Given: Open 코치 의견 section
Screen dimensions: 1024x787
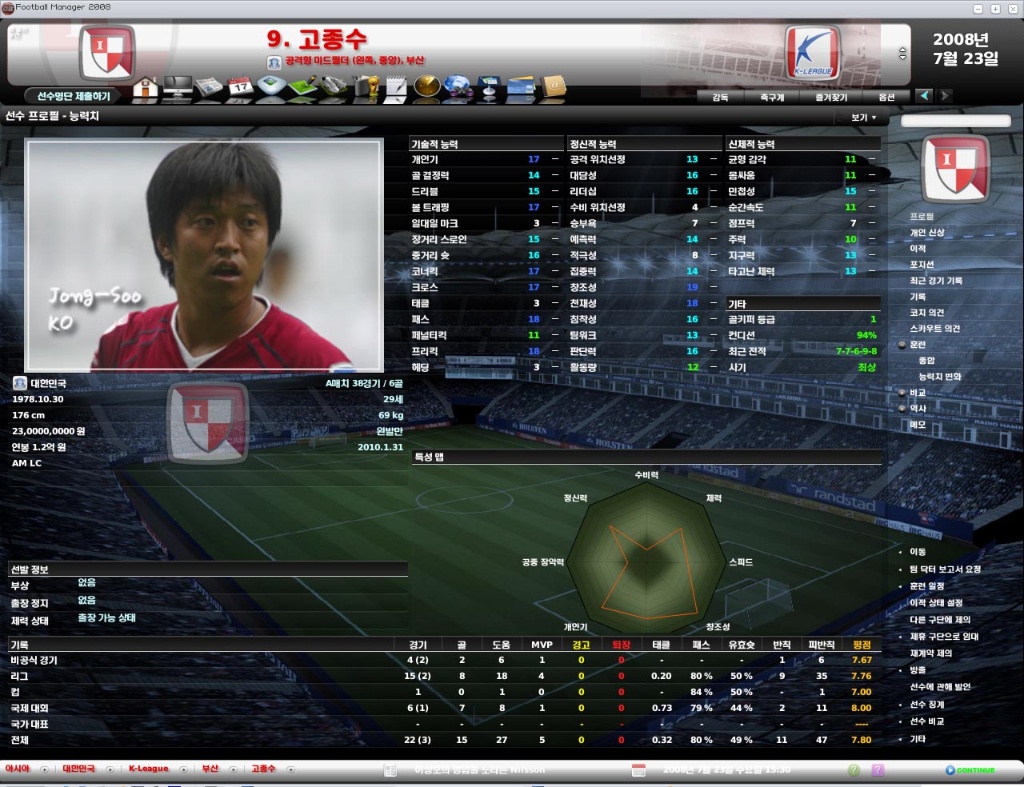Looking at the screenshot, I should (927, 312).
